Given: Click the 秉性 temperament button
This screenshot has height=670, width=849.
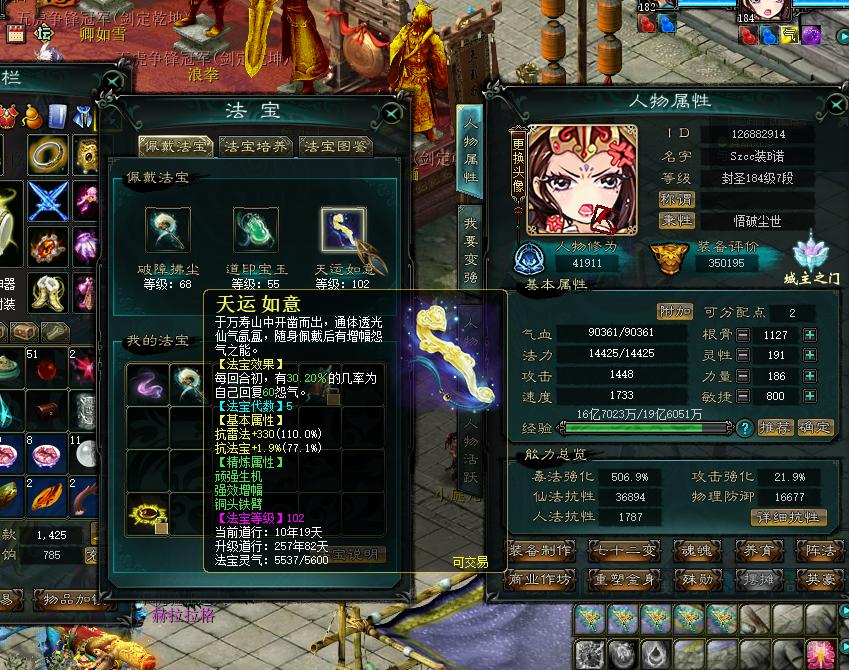Looking at the screenshot, I should (x=677, y=220).
